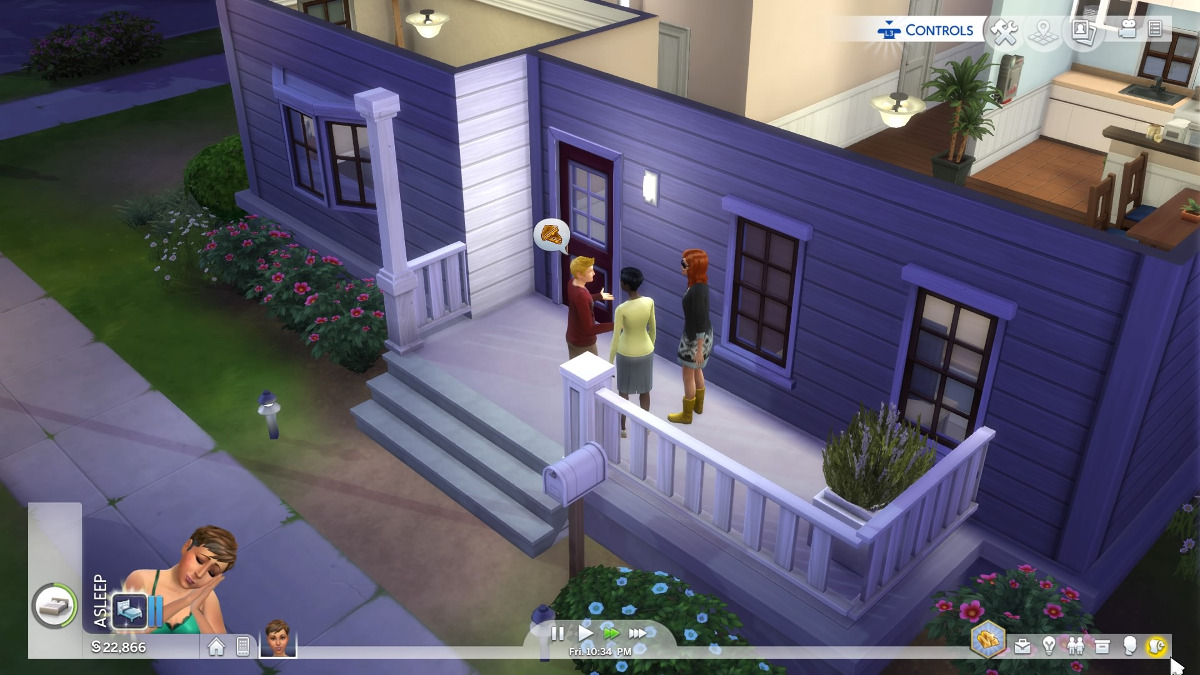Open Build Mode with hammer and wrench icon
This screenshot has width=1200, height=675.
tap(1003, 31)
